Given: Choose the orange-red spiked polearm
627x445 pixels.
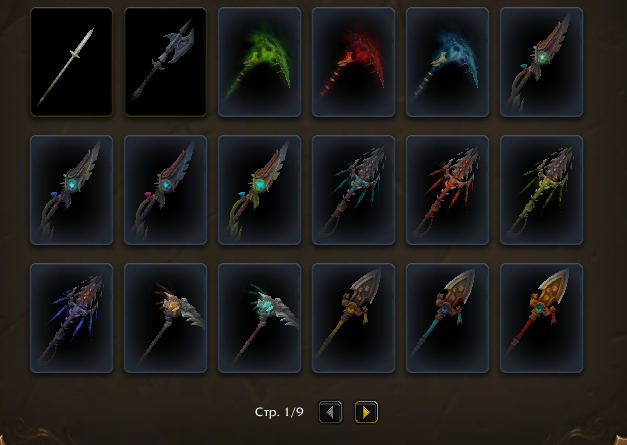Looking at the screenshot, I should click(447, 190).
